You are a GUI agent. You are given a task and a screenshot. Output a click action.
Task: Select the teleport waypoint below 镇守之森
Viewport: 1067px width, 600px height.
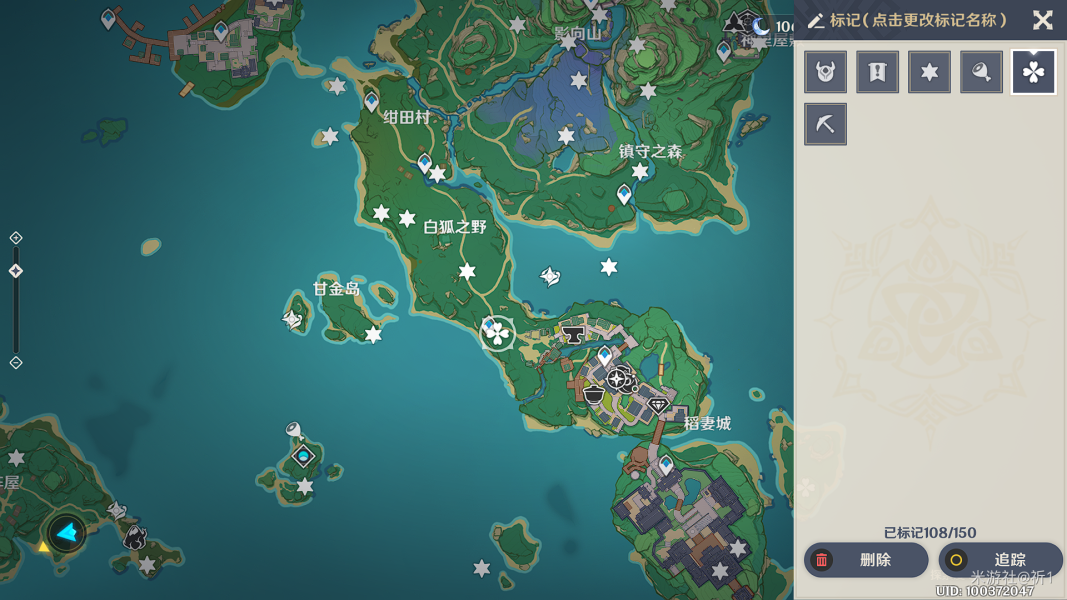coord(625,193)
